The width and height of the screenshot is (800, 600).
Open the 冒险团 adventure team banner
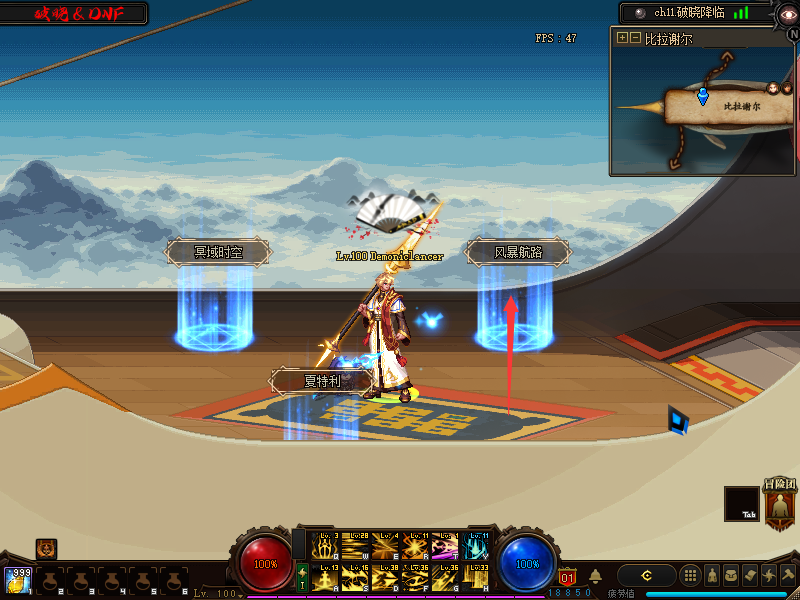pos(780,503)
